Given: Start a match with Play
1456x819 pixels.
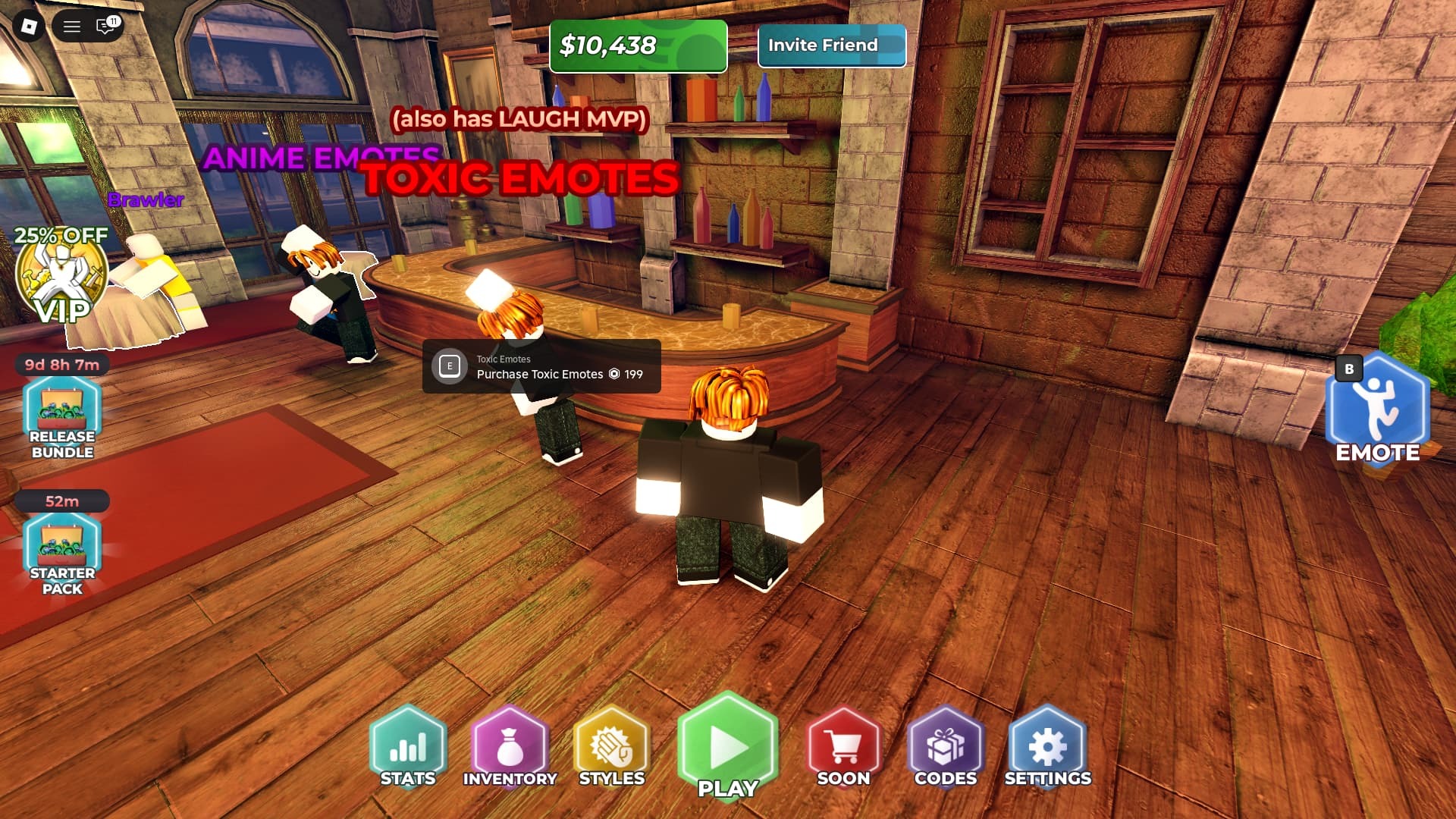Looking at the screenshot, I should [x=728, y=747].
